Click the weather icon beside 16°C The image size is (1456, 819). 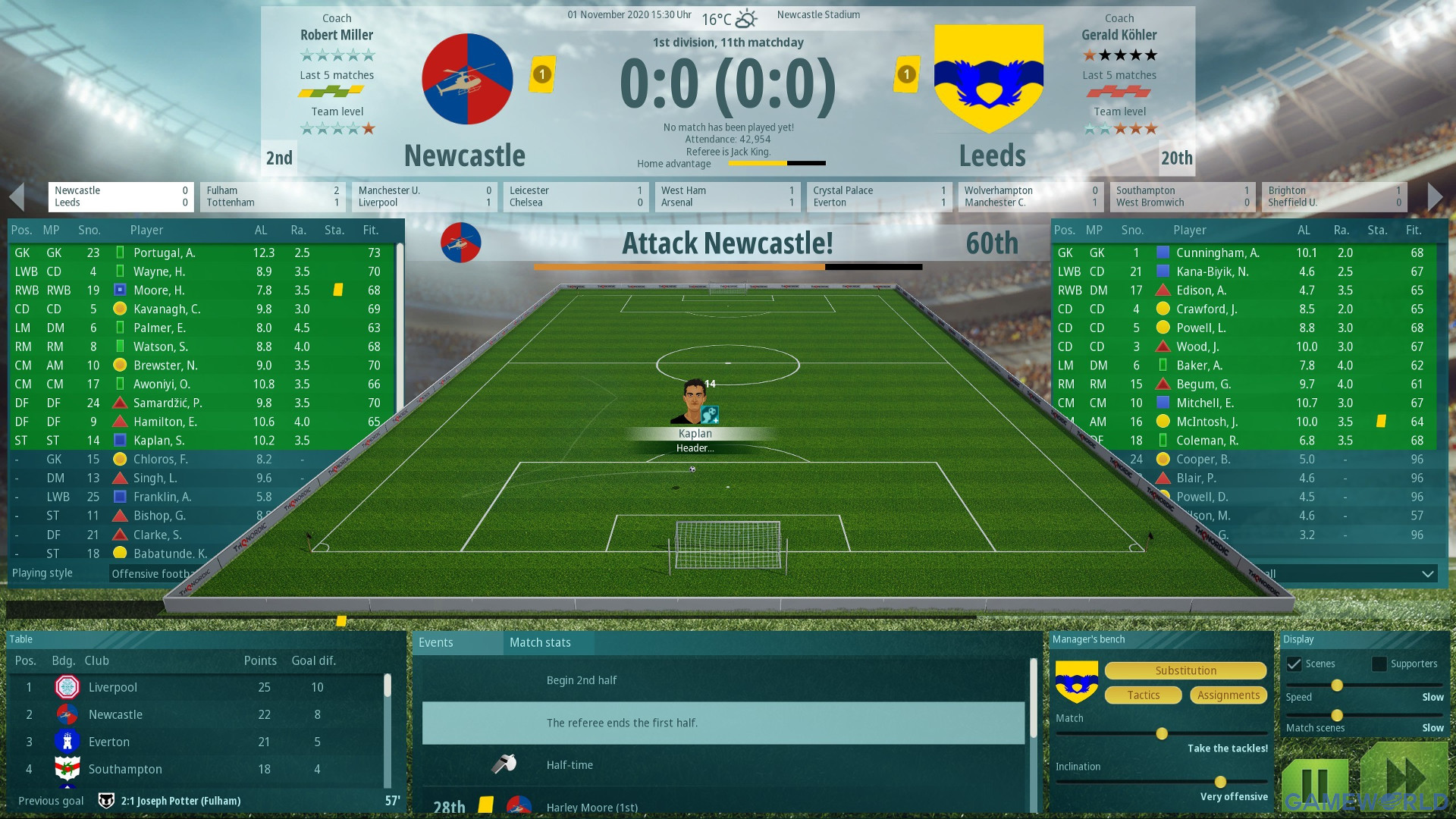746,18
